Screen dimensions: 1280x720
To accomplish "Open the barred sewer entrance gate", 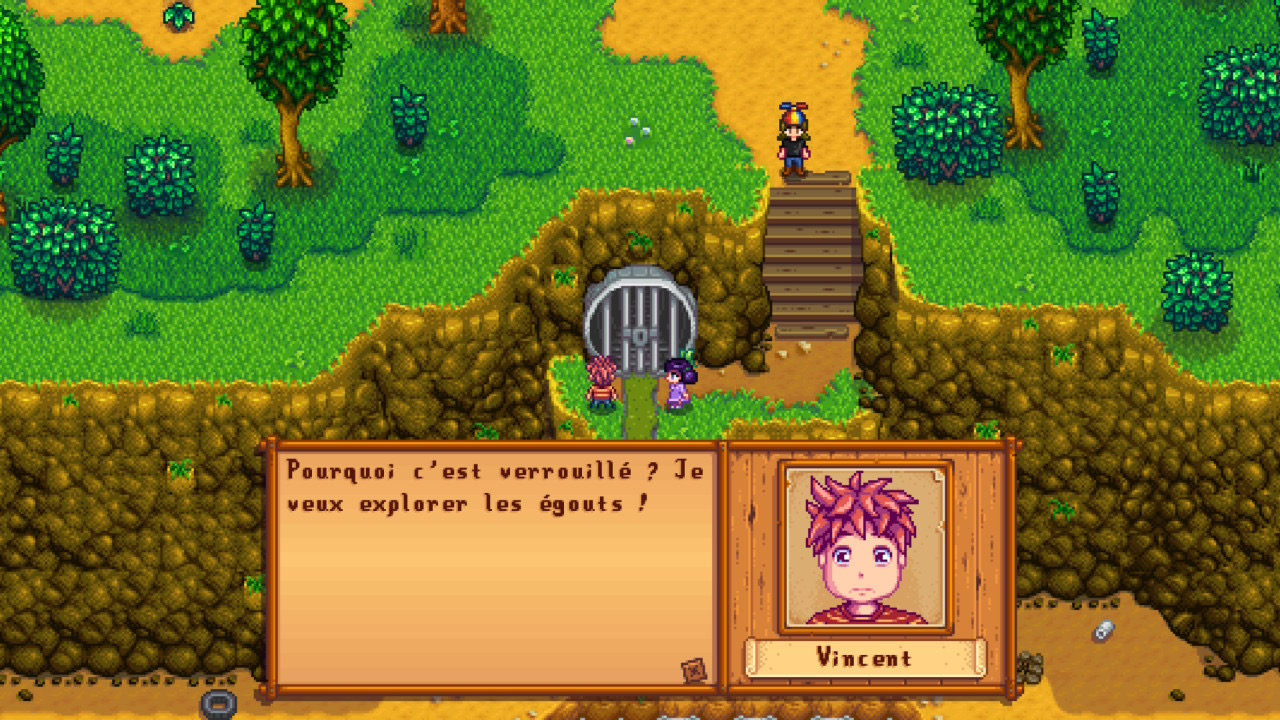I will tap(640, 310).
